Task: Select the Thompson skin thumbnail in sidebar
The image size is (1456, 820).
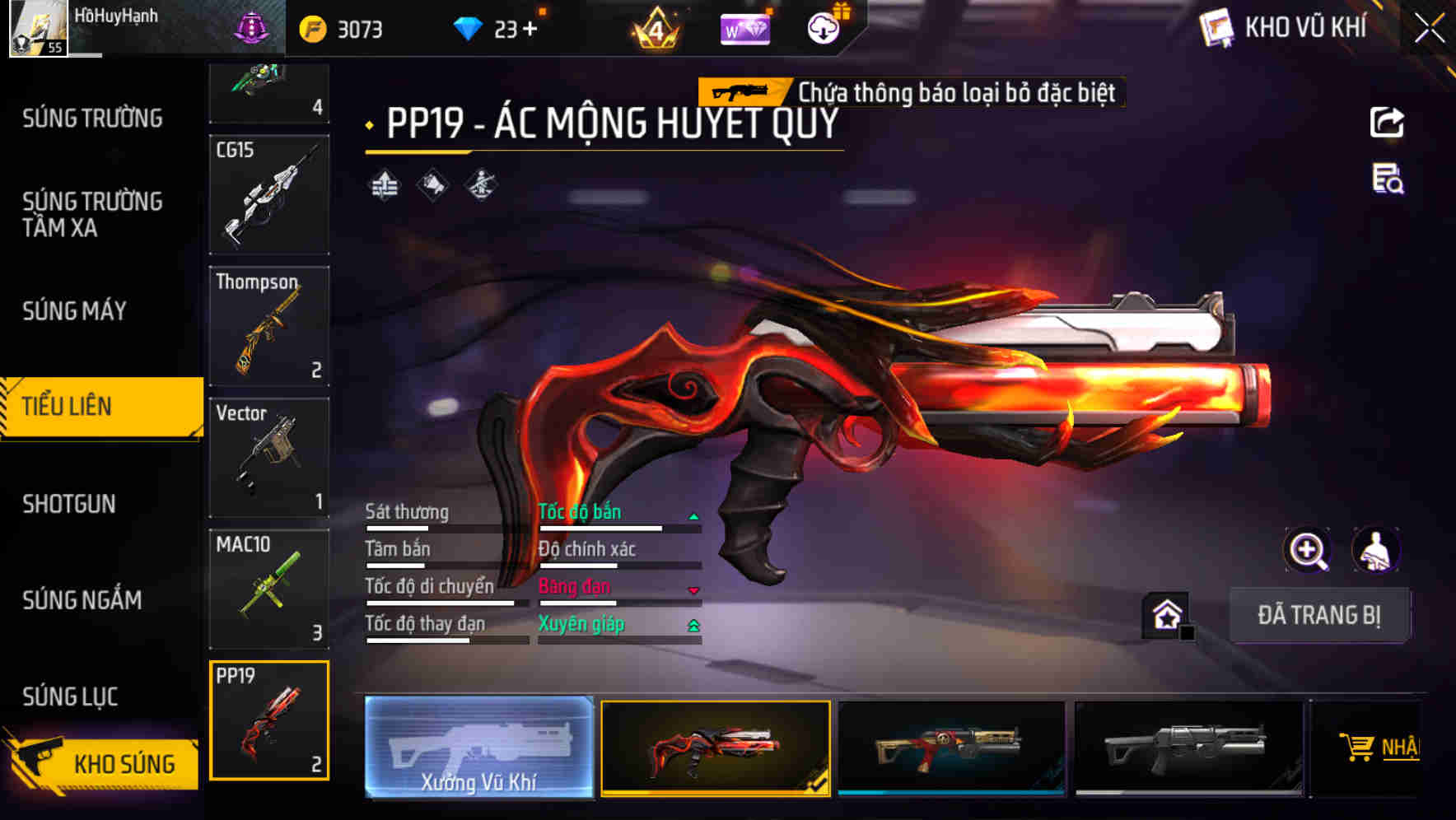Action: pyautogui.click(x=268, y=327)
